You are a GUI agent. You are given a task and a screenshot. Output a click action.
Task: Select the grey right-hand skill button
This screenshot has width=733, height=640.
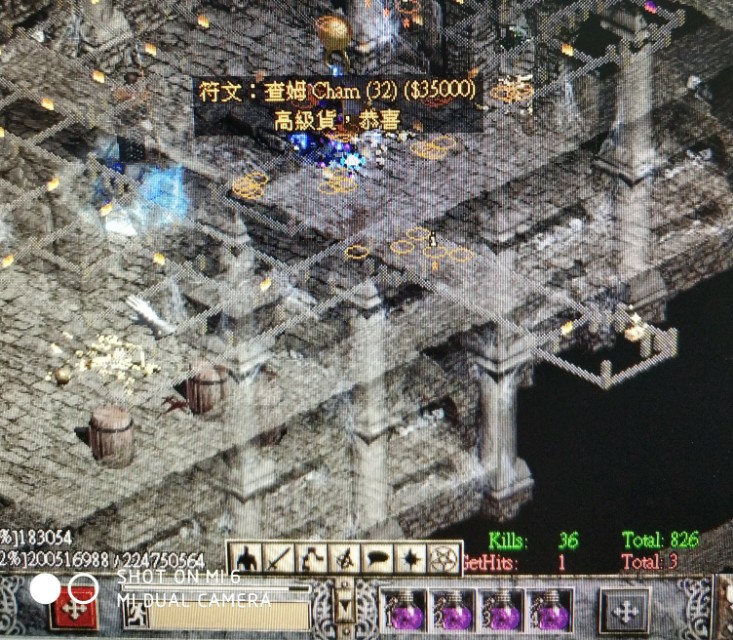coord(625,610)
